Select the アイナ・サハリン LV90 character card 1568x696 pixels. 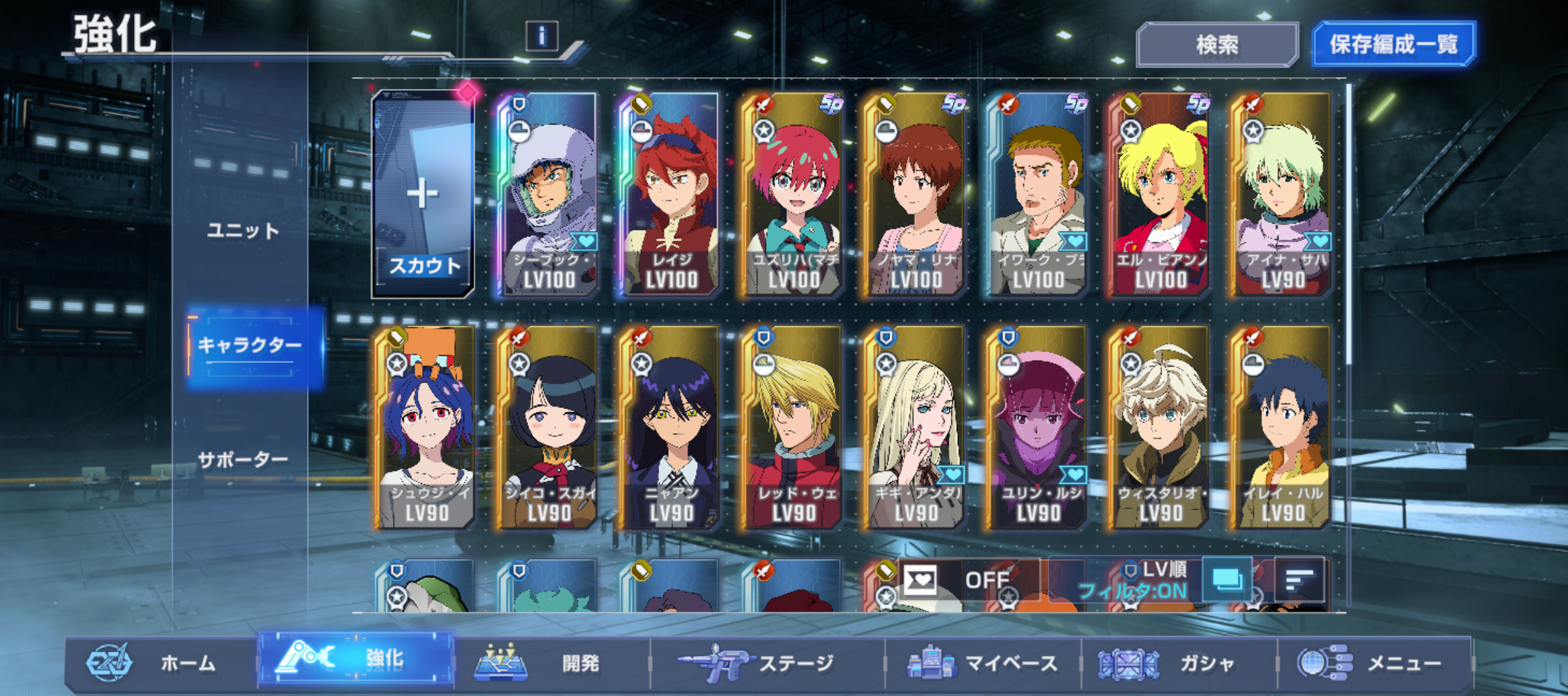coord(1282,194)
